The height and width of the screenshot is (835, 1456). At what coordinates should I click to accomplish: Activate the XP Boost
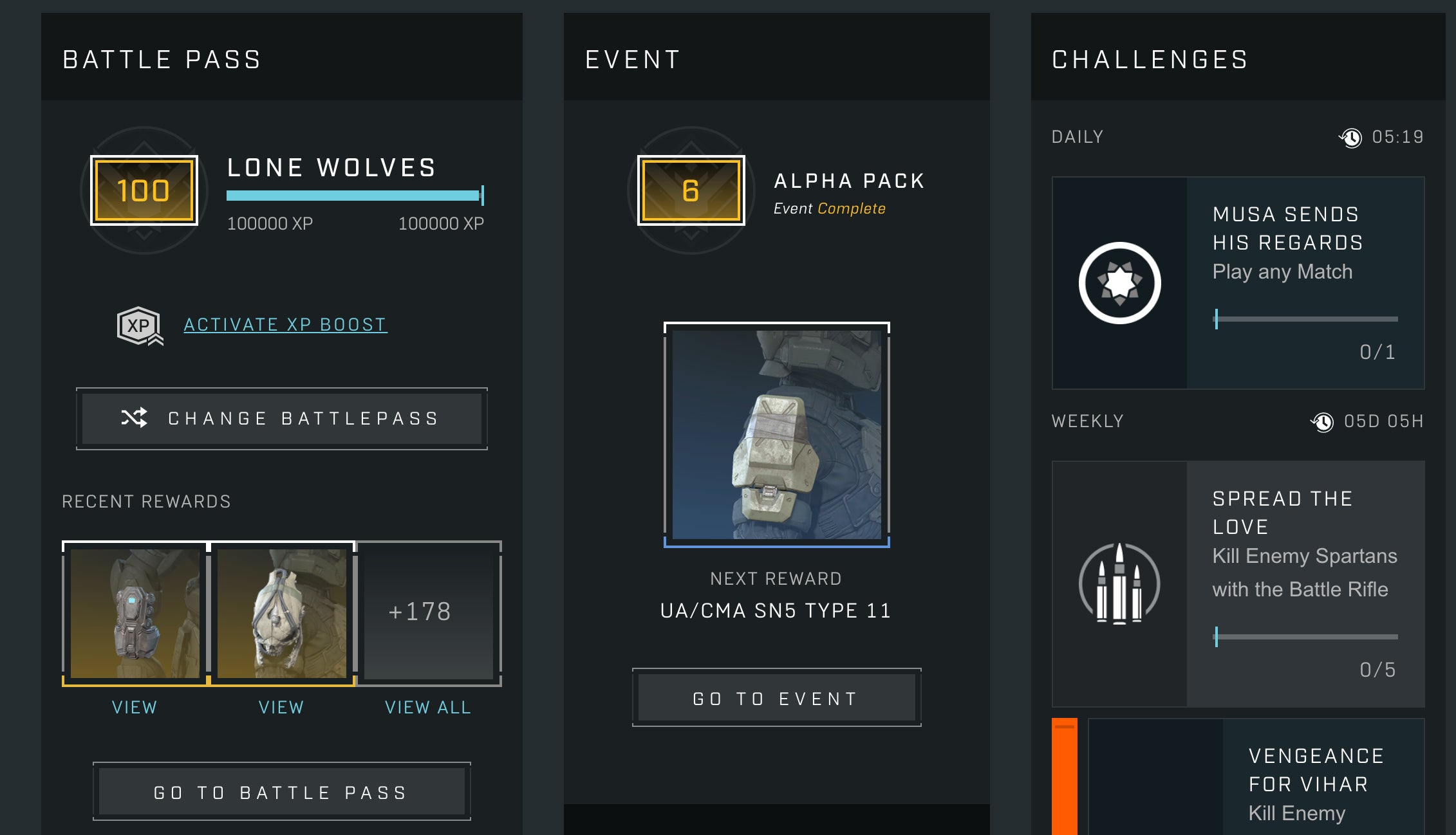click(285, 324)
